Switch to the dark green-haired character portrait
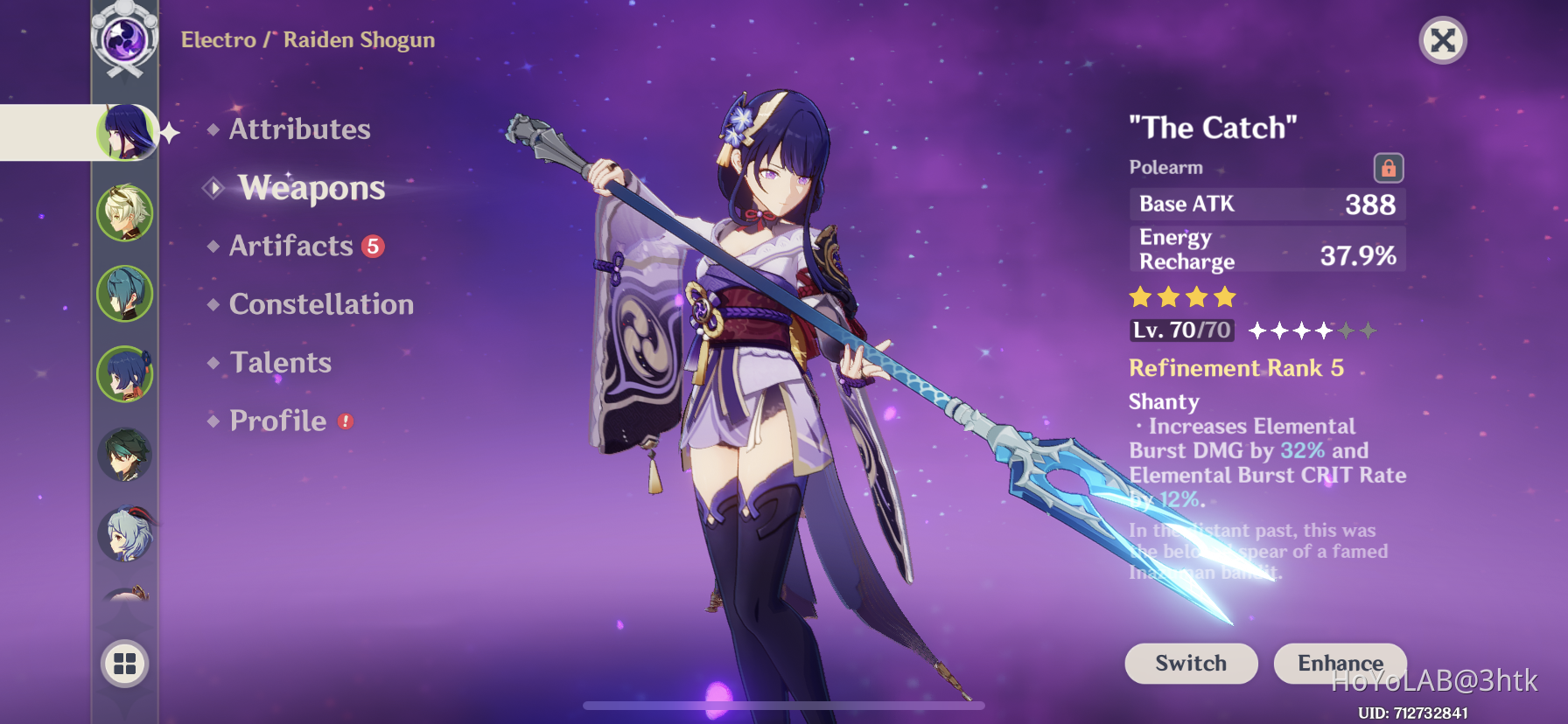 125,455
